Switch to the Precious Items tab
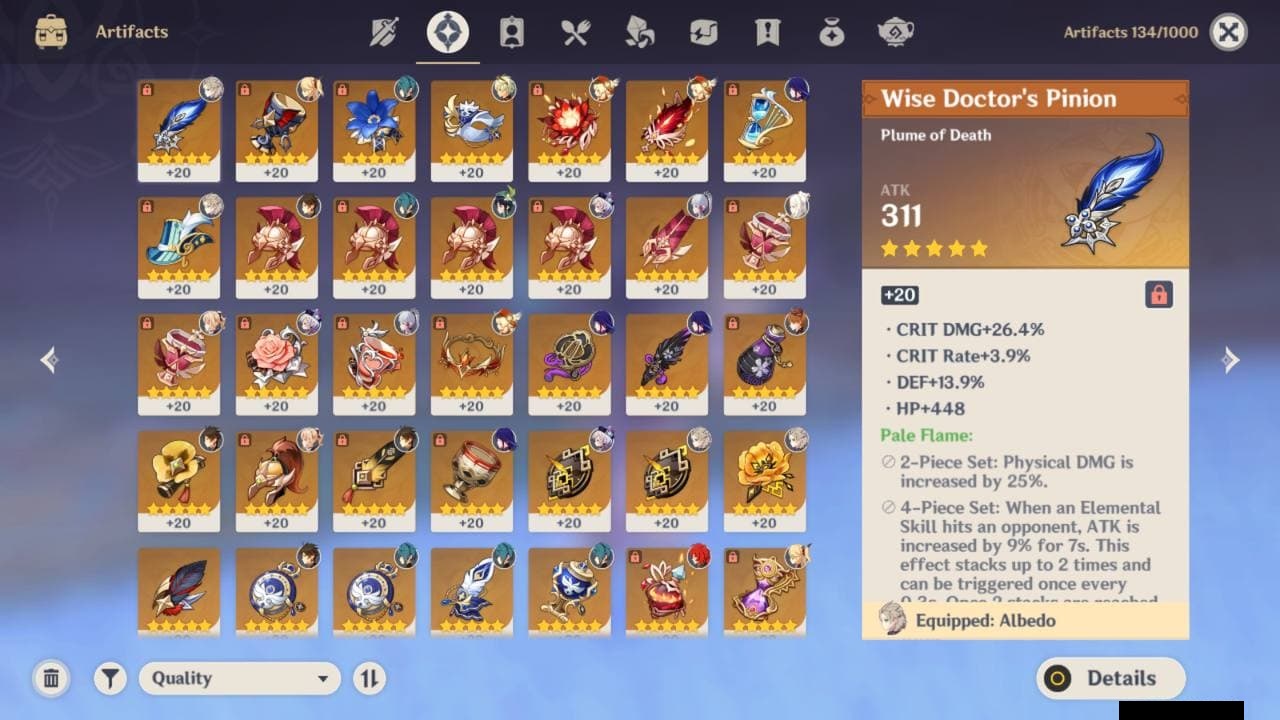The height and width of the screenshot is (720, 1280). click(831, 33)
